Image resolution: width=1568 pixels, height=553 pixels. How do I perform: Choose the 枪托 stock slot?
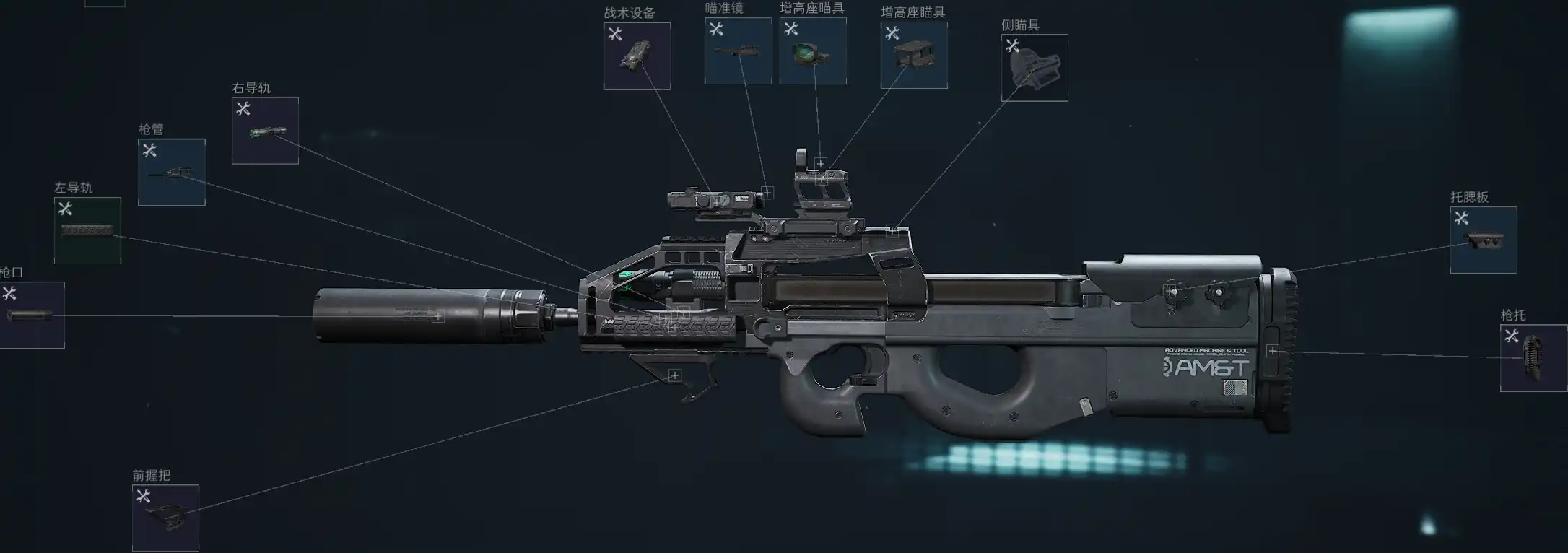(1533, 358)
